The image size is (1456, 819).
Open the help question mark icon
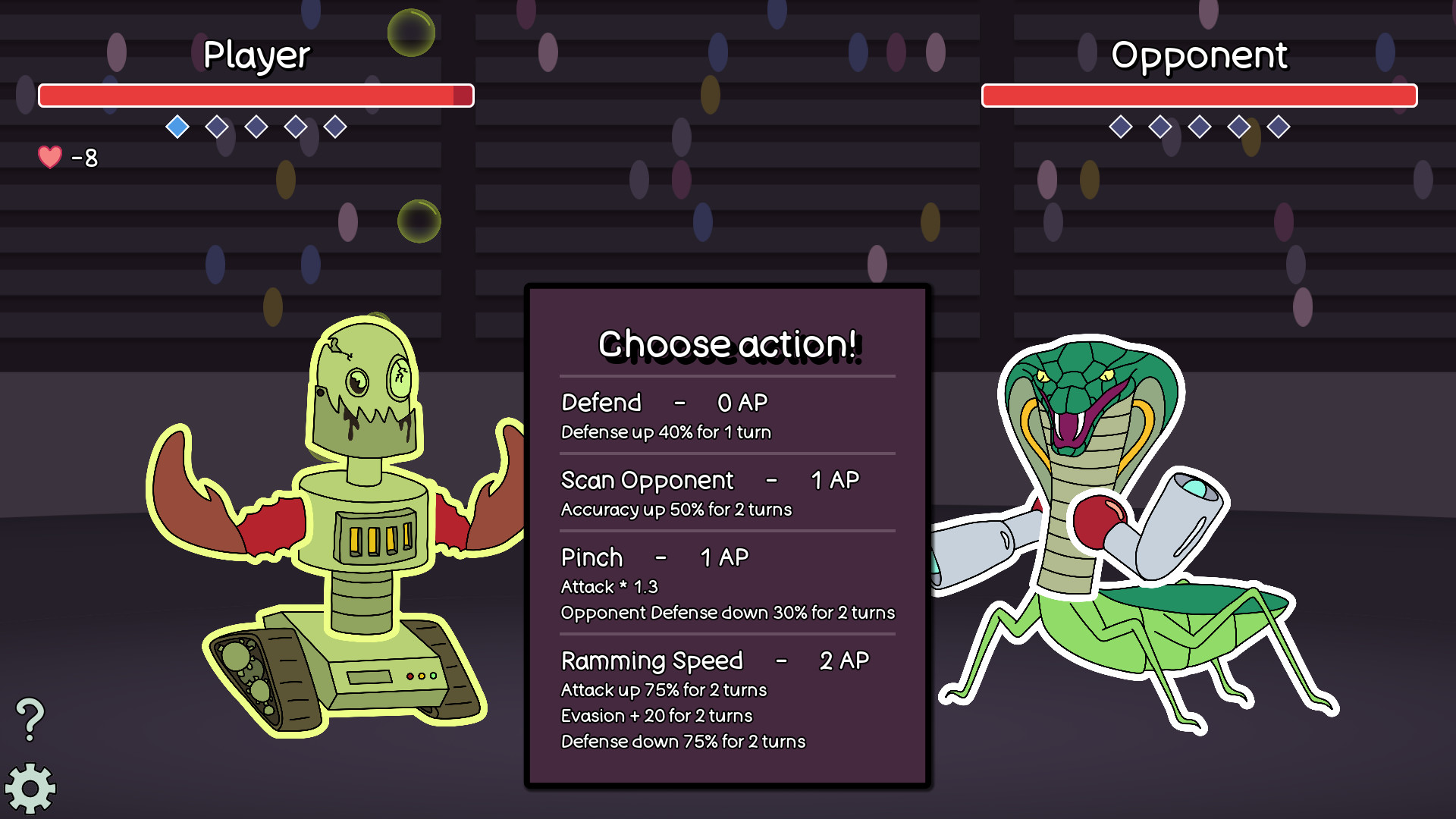click(x=30, y=717)
